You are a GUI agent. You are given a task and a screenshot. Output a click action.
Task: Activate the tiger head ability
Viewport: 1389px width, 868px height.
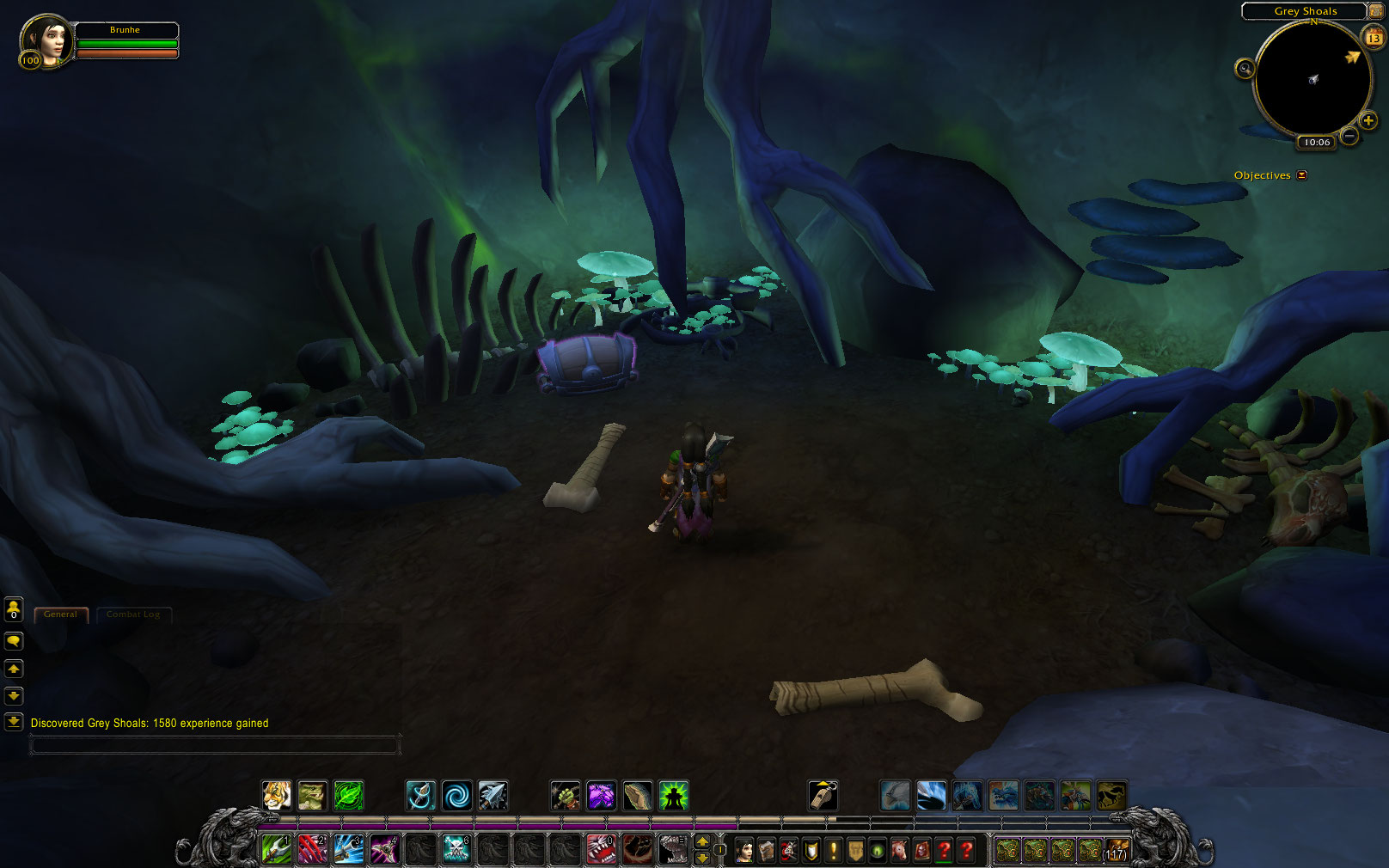(276, 796)
